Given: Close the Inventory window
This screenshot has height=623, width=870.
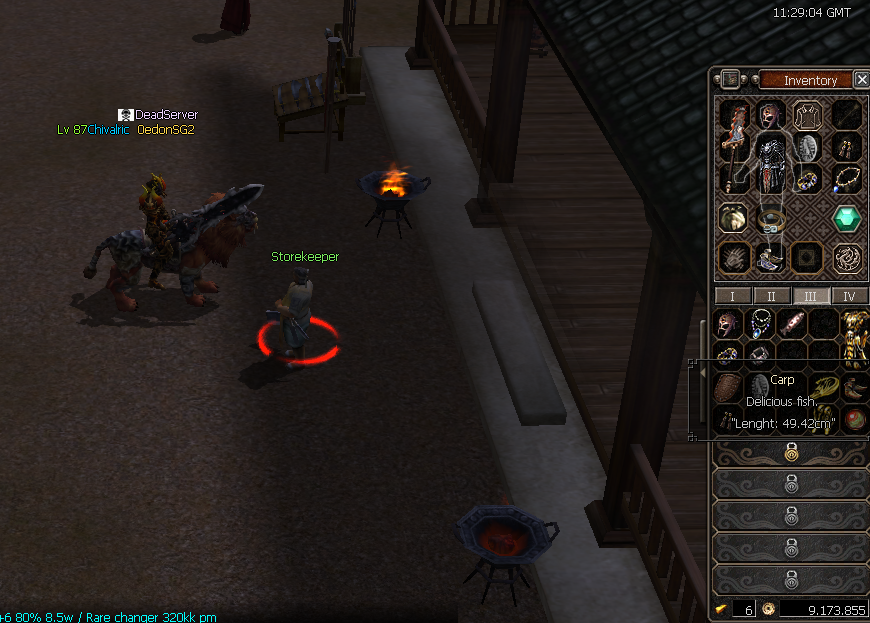Looking at the screenshot, I should pos(861,80).
